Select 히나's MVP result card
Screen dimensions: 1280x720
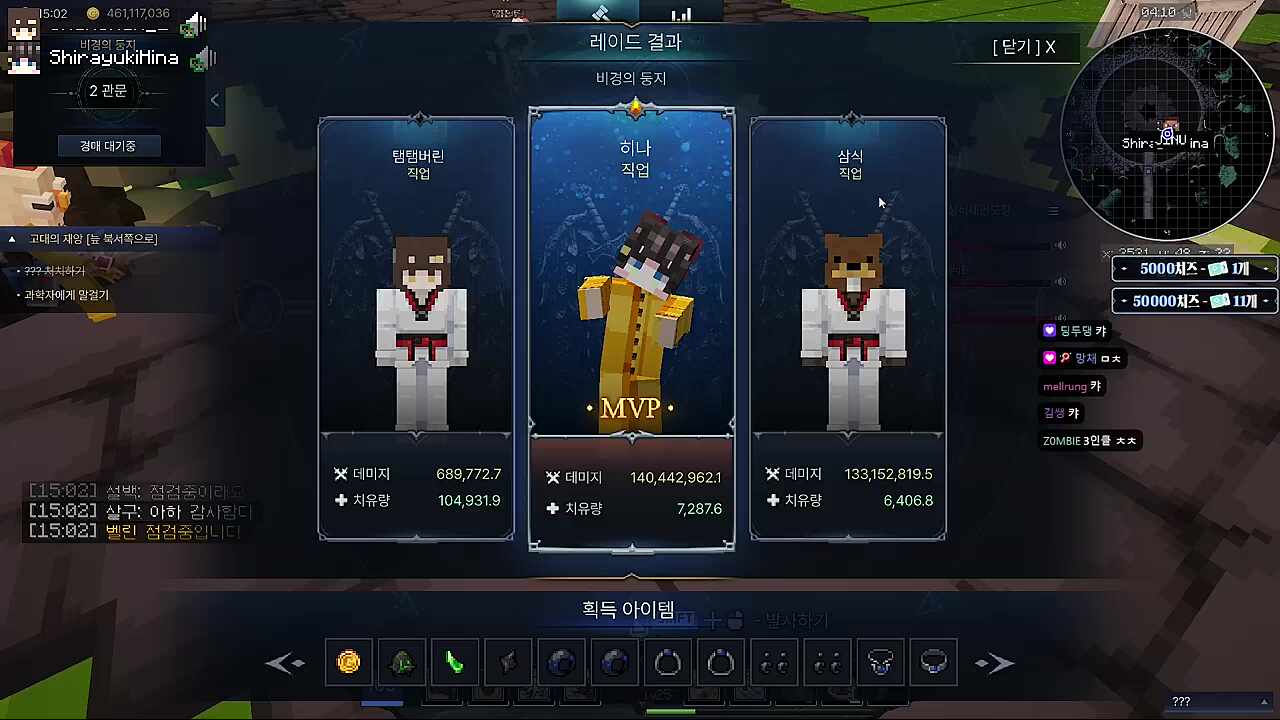pos(631,330)
